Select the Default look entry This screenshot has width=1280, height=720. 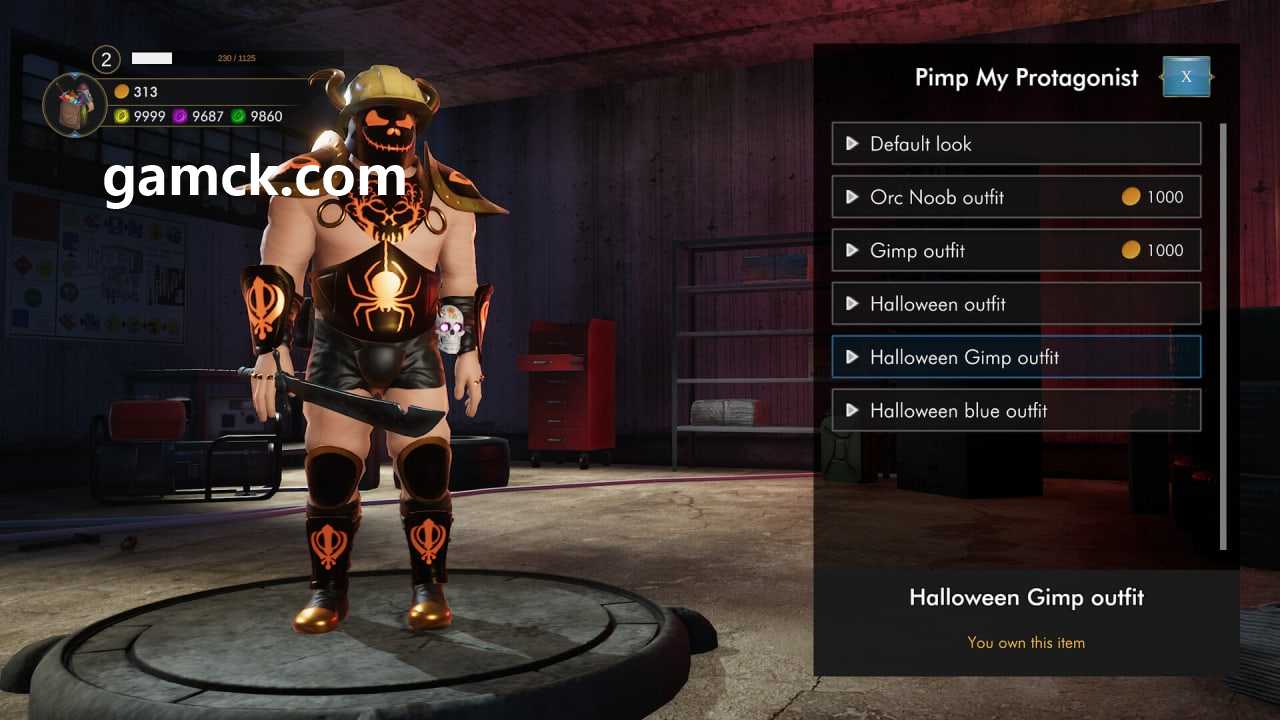pyautogui.click(x=1015, y=144)
